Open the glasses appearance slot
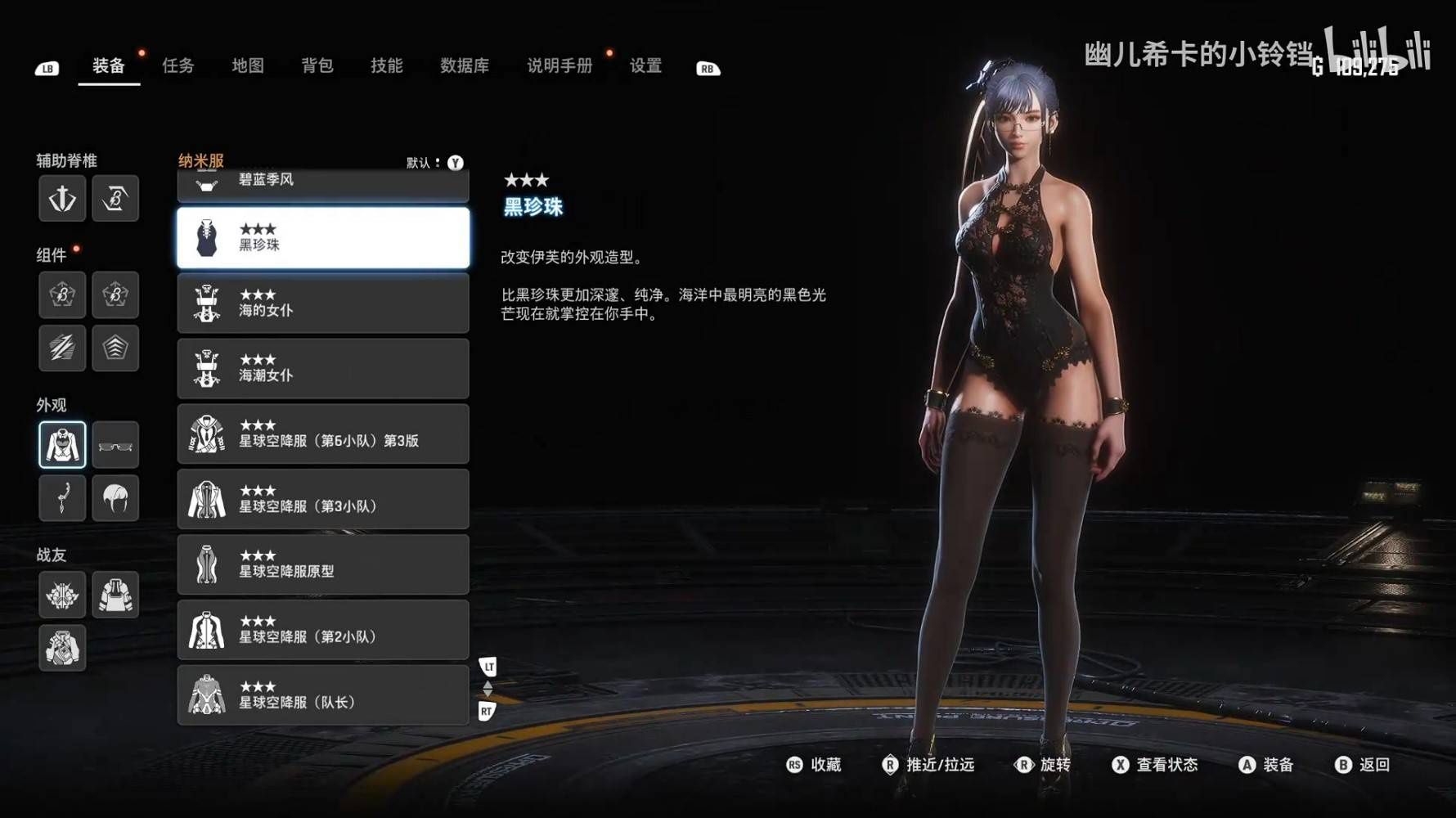Screen dimensions: 1456x818 [x=115, y=446]
